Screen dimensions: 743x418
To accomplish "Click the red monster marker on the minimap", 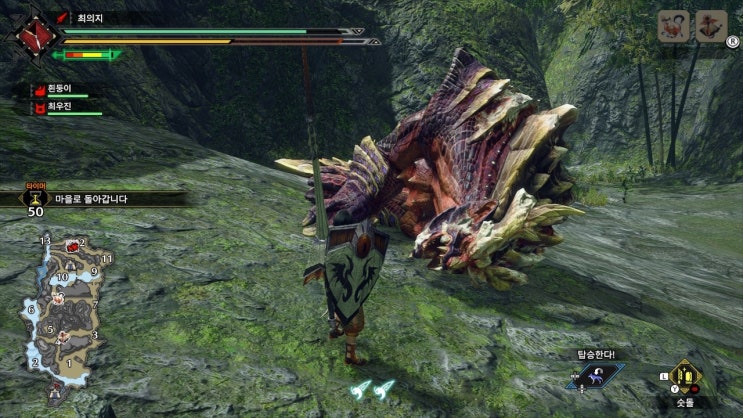I will [72, 245].
